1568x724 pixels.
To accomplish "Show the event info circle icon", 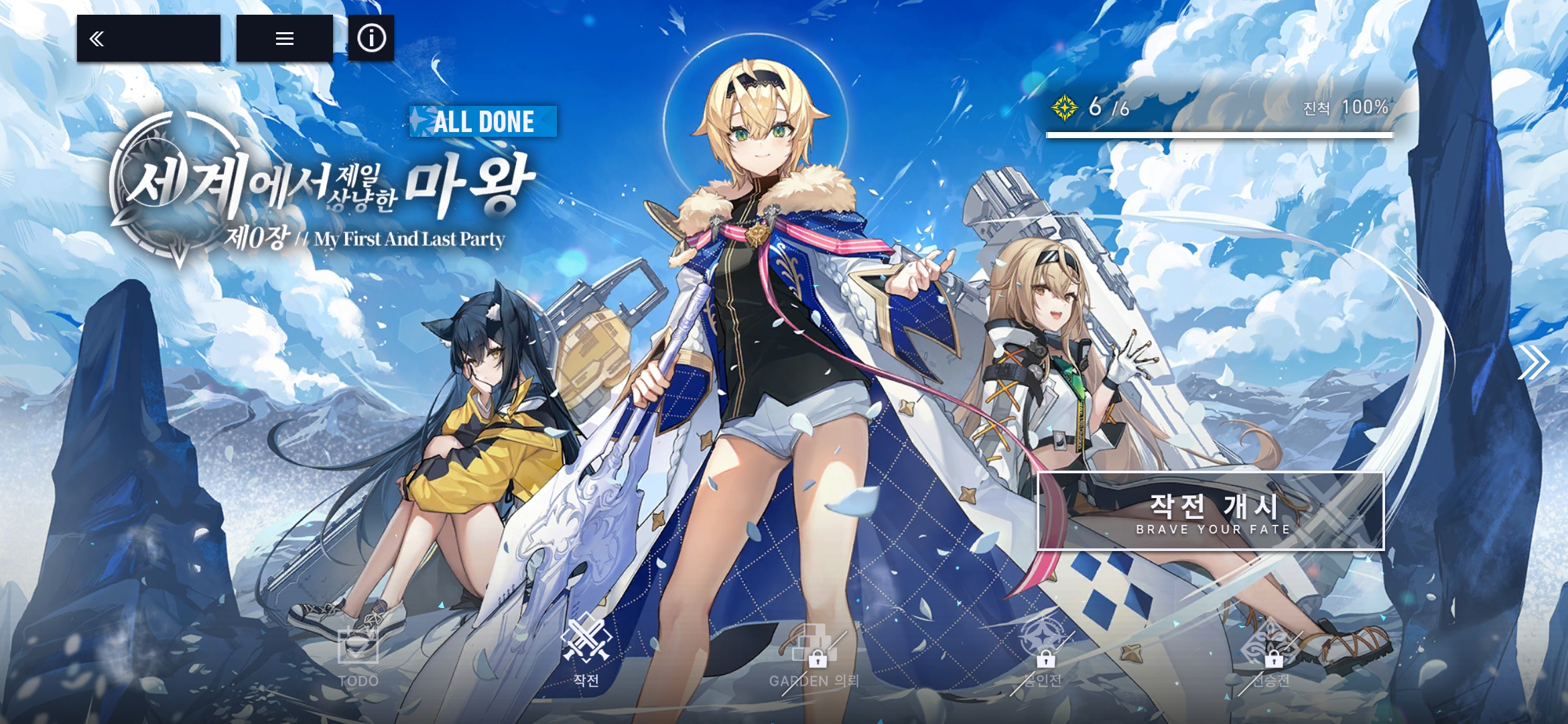I will click(x=371, y=38).
